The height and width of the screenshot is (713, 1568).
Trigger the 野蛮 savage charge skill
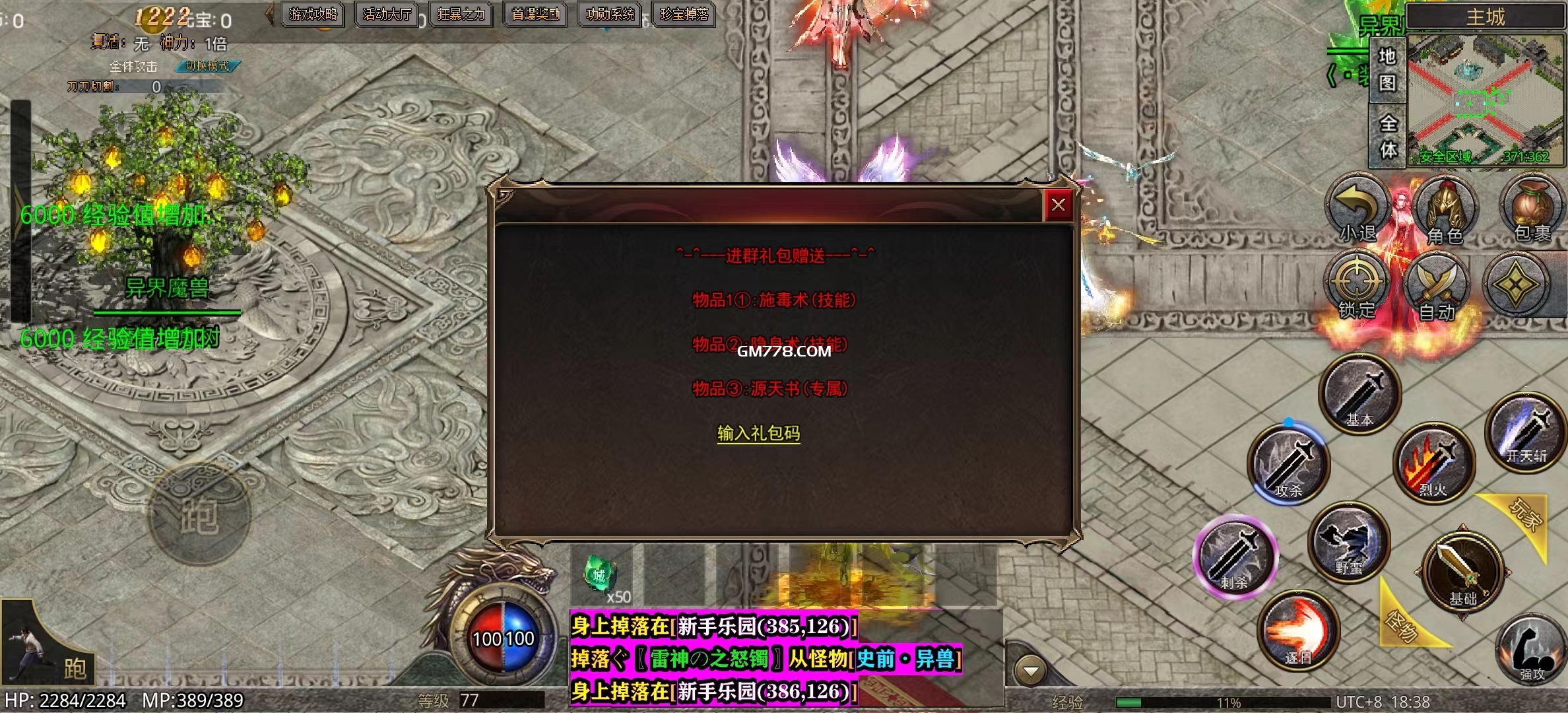[1349, 541]
